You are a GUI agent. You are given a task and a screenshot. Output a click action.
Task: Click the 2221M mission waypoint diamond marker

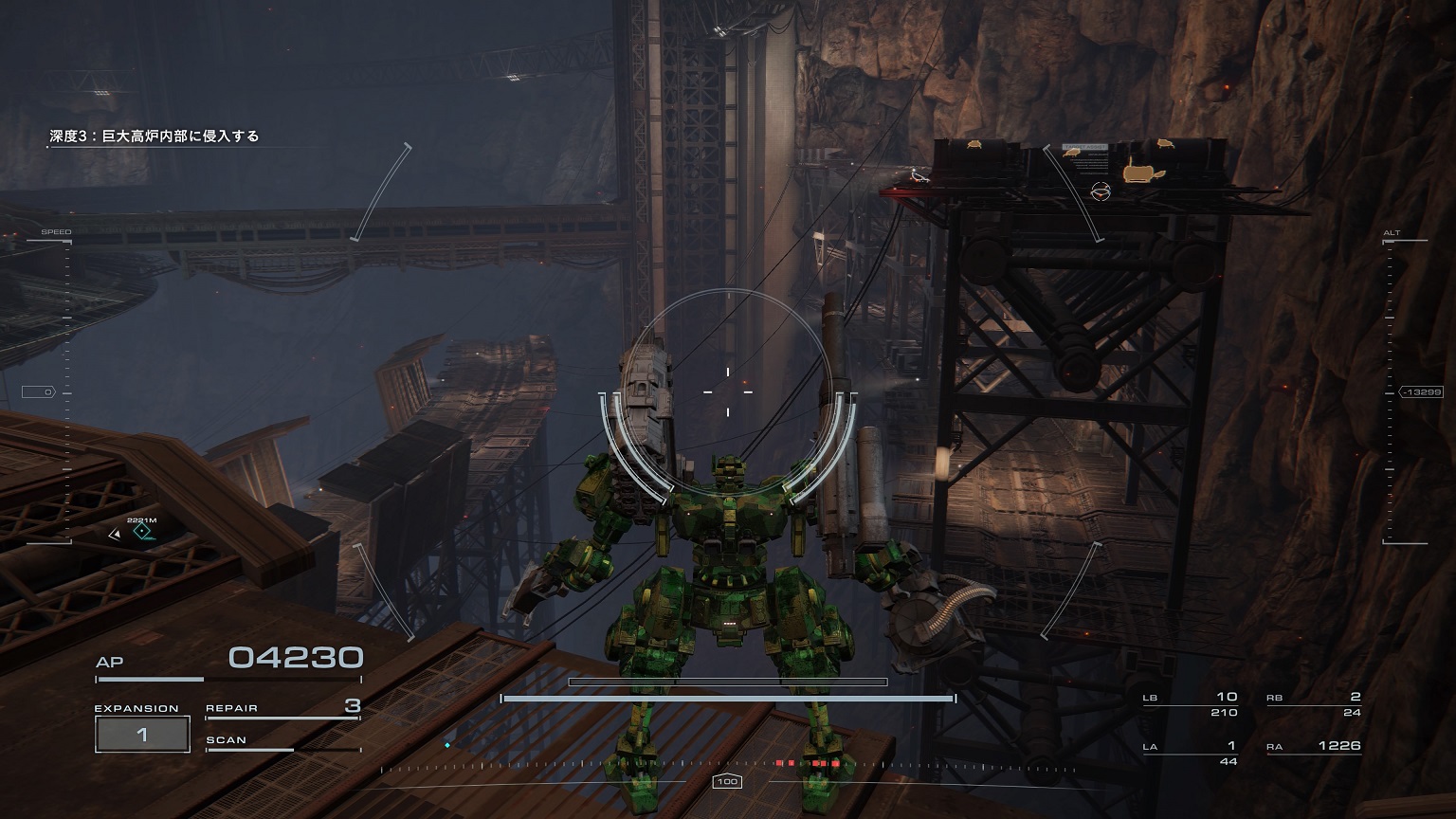click(142, 533)
